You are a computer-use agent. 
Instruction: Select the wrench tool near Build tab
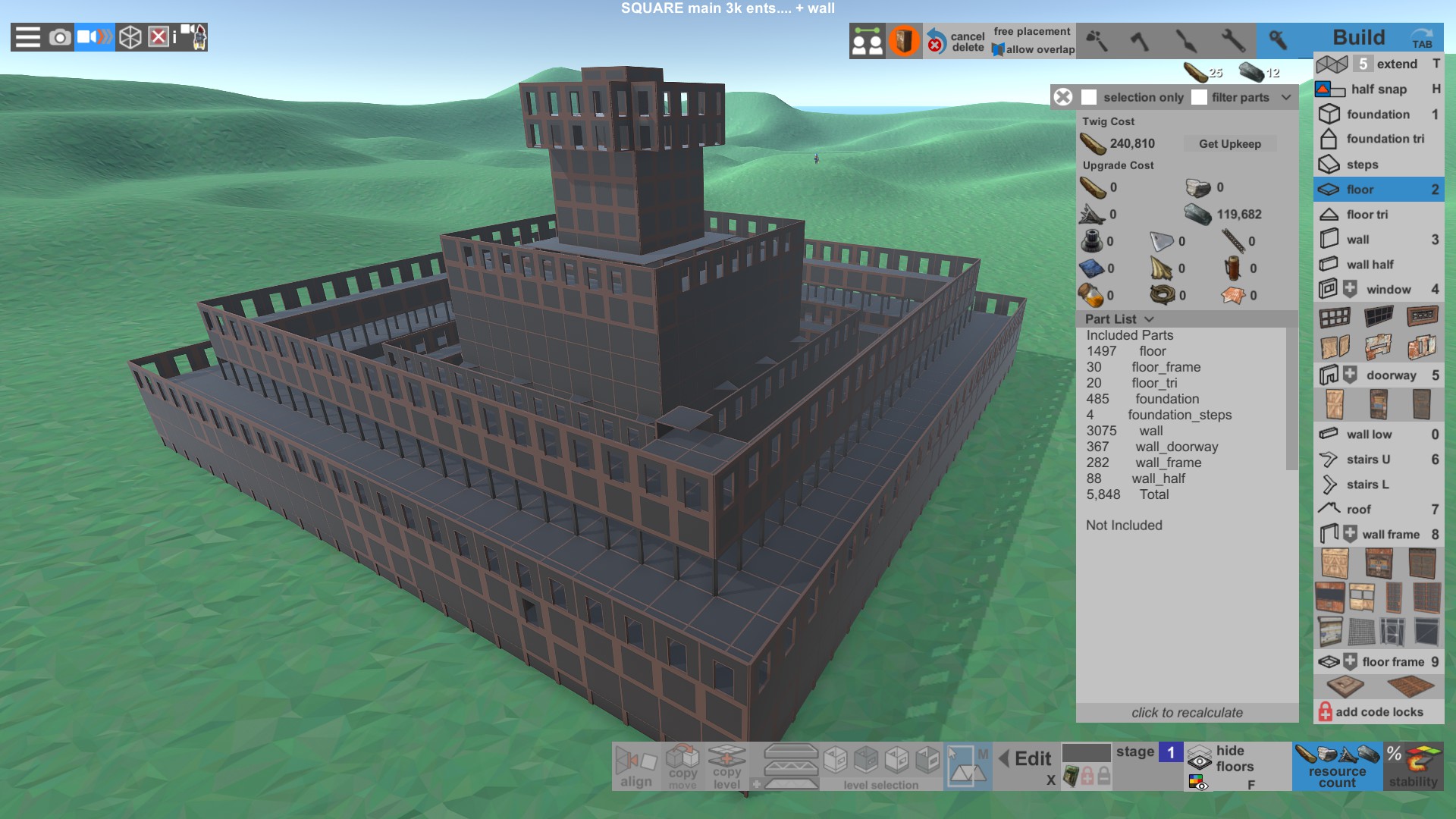coord(1279,41)
